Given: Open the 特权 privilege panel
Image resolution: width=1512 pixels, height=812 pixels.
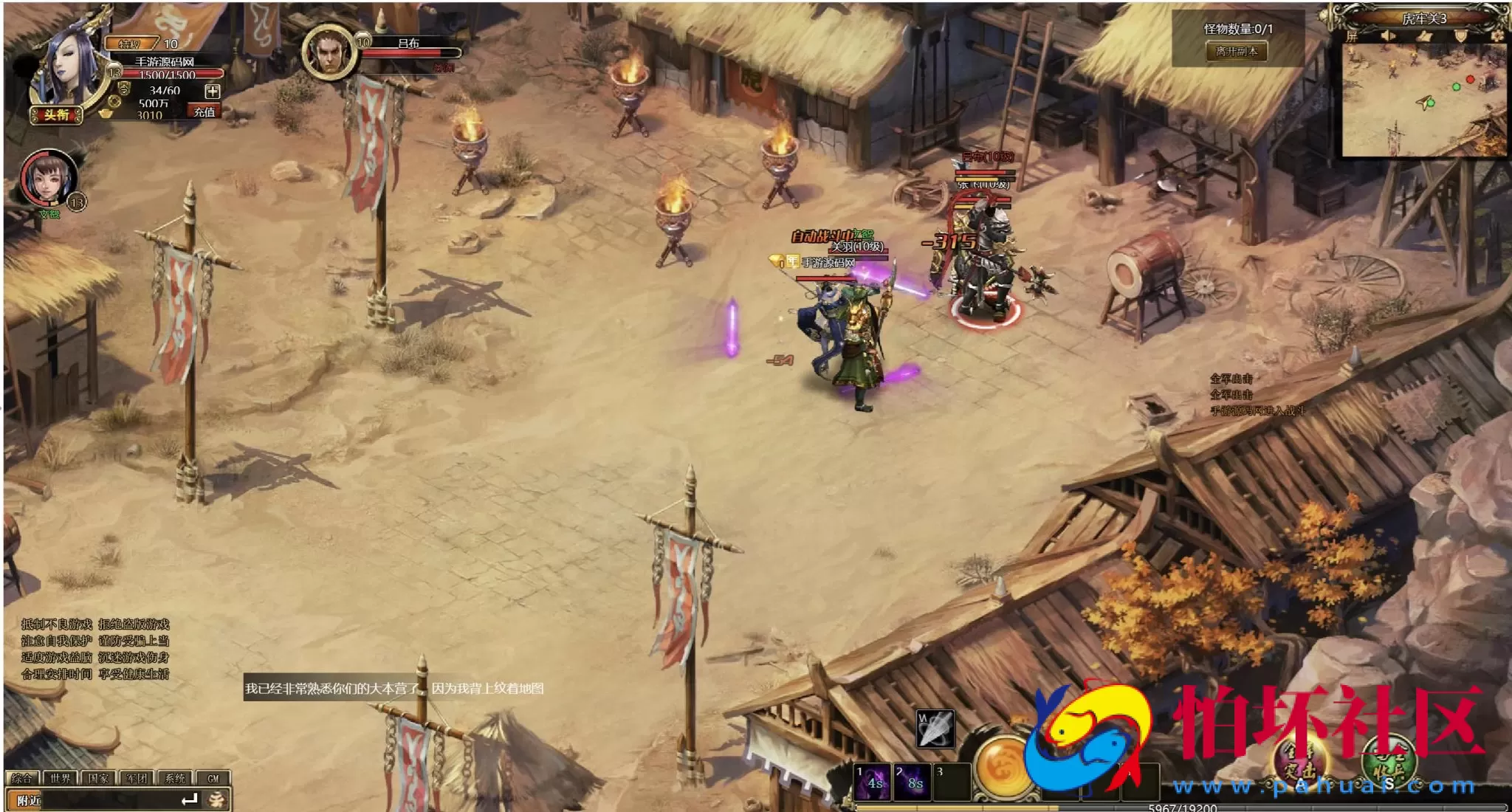Looking at the screenshot, I should click(x=131, y=44).
